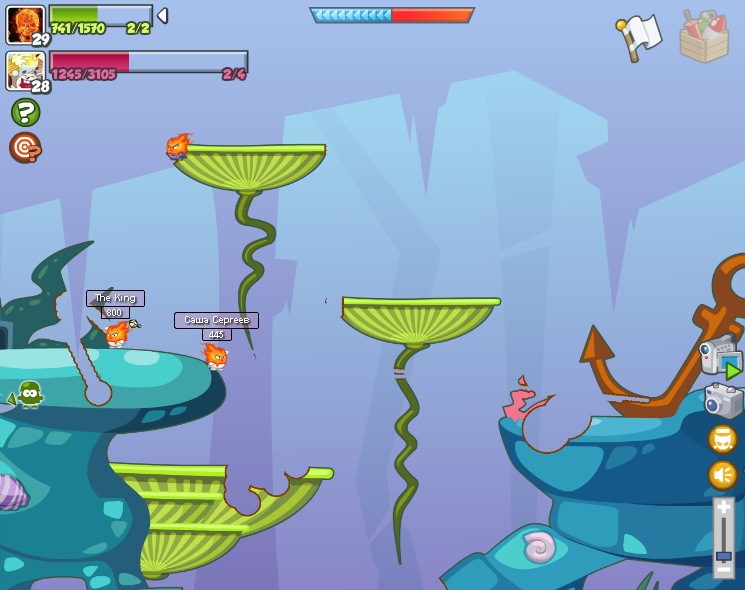Viewport: 745px width, 590px height.
Task: Take a screenshot with the camera icon
Action: tap(723, 401)
